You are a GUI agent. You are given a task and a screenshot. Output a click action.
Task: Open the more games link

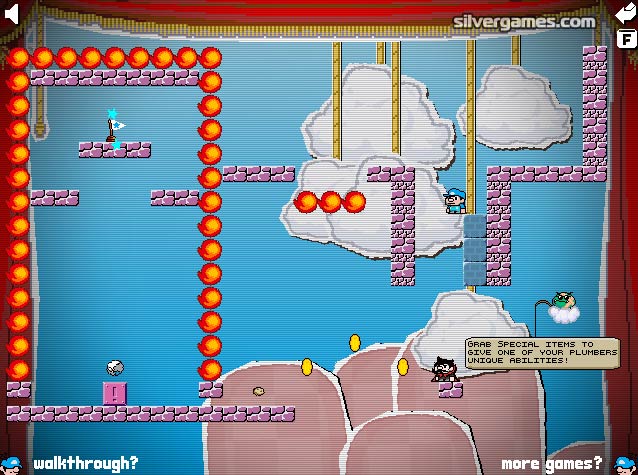[x=552, y=463]
